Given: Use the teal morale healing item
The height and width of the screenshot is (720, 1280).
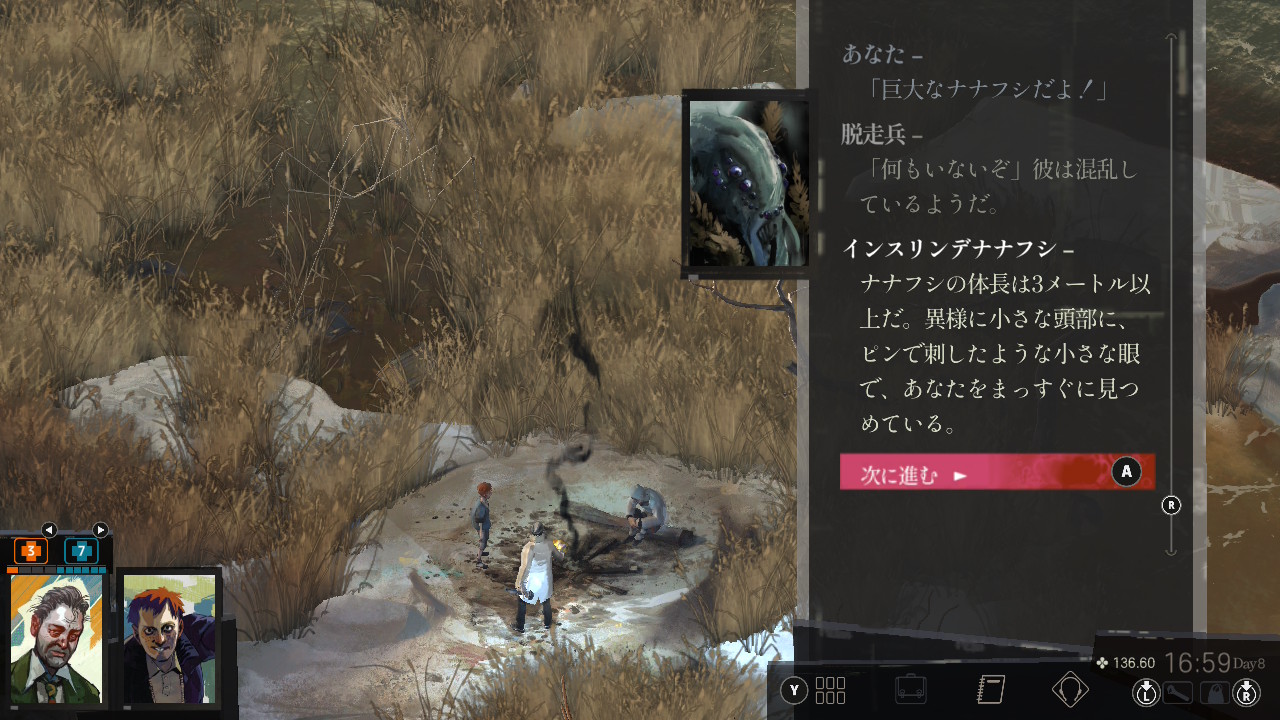Looking at the screenshot, I should (81, 550).
